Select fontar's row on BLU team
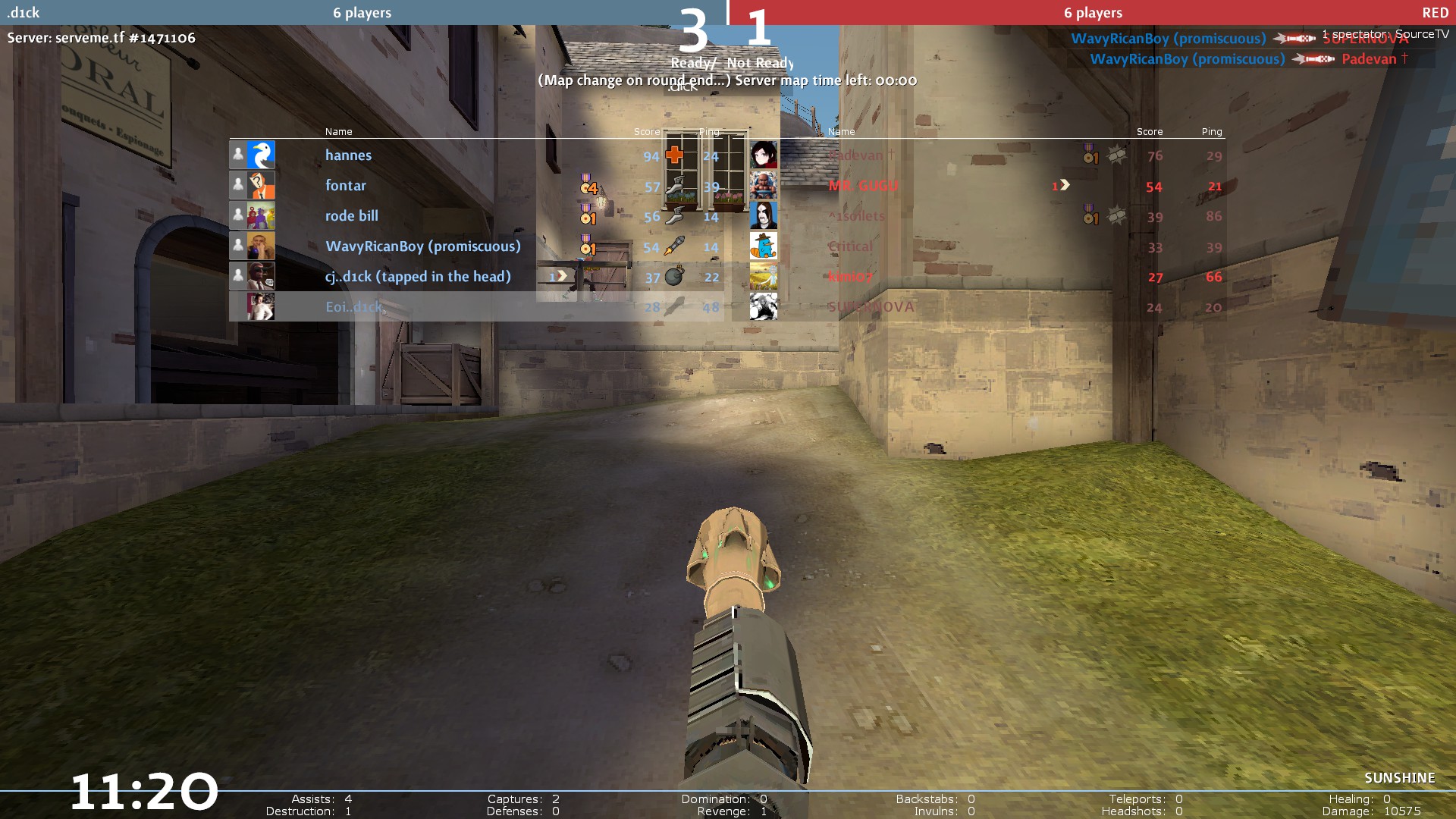The height and width of the screenshot is (819, 1456). pos(346,186)
